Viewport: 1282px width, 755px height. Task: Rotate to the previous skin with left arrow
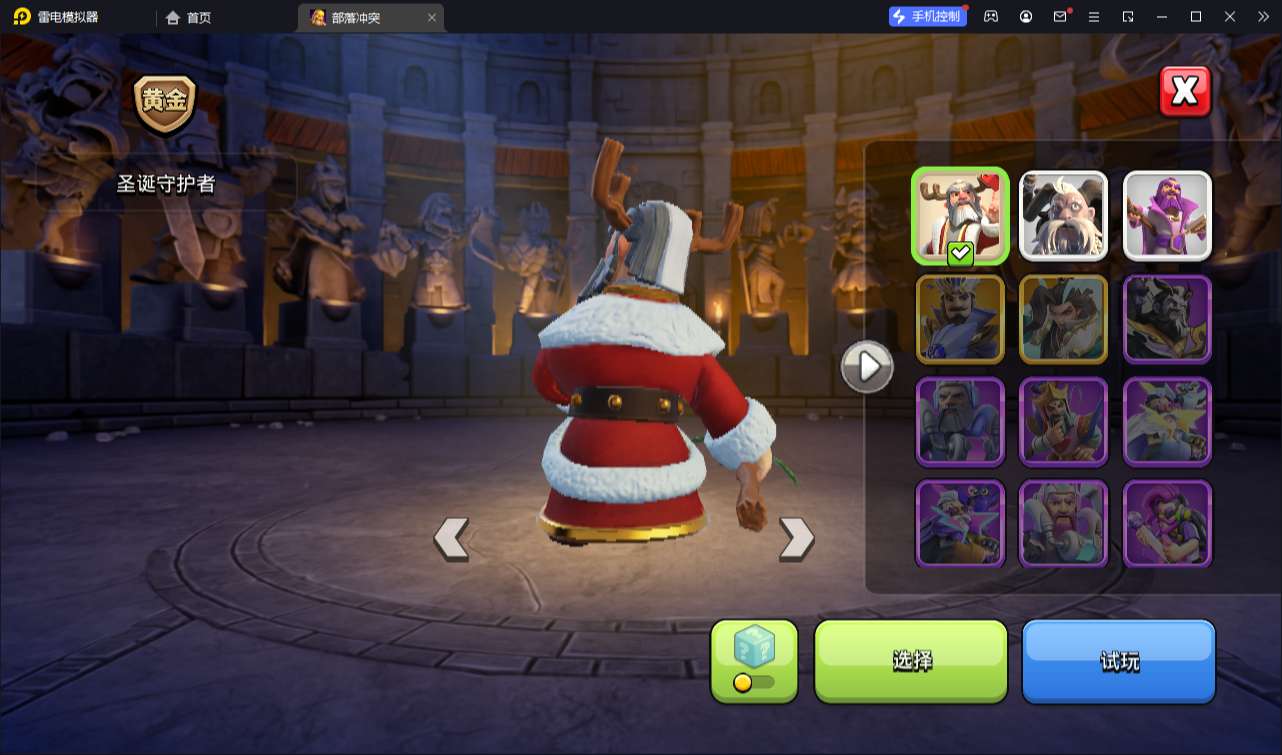[x=451, y=538]
